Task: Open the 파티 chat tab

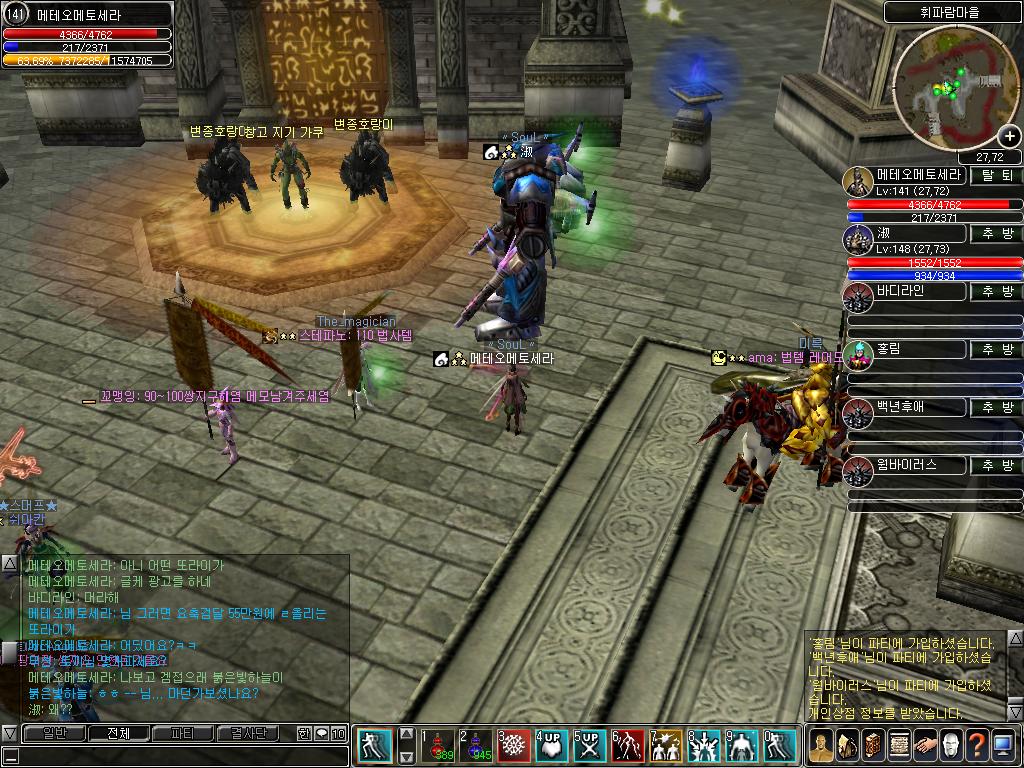Action: pyautogui.click(x=182, y=733)
